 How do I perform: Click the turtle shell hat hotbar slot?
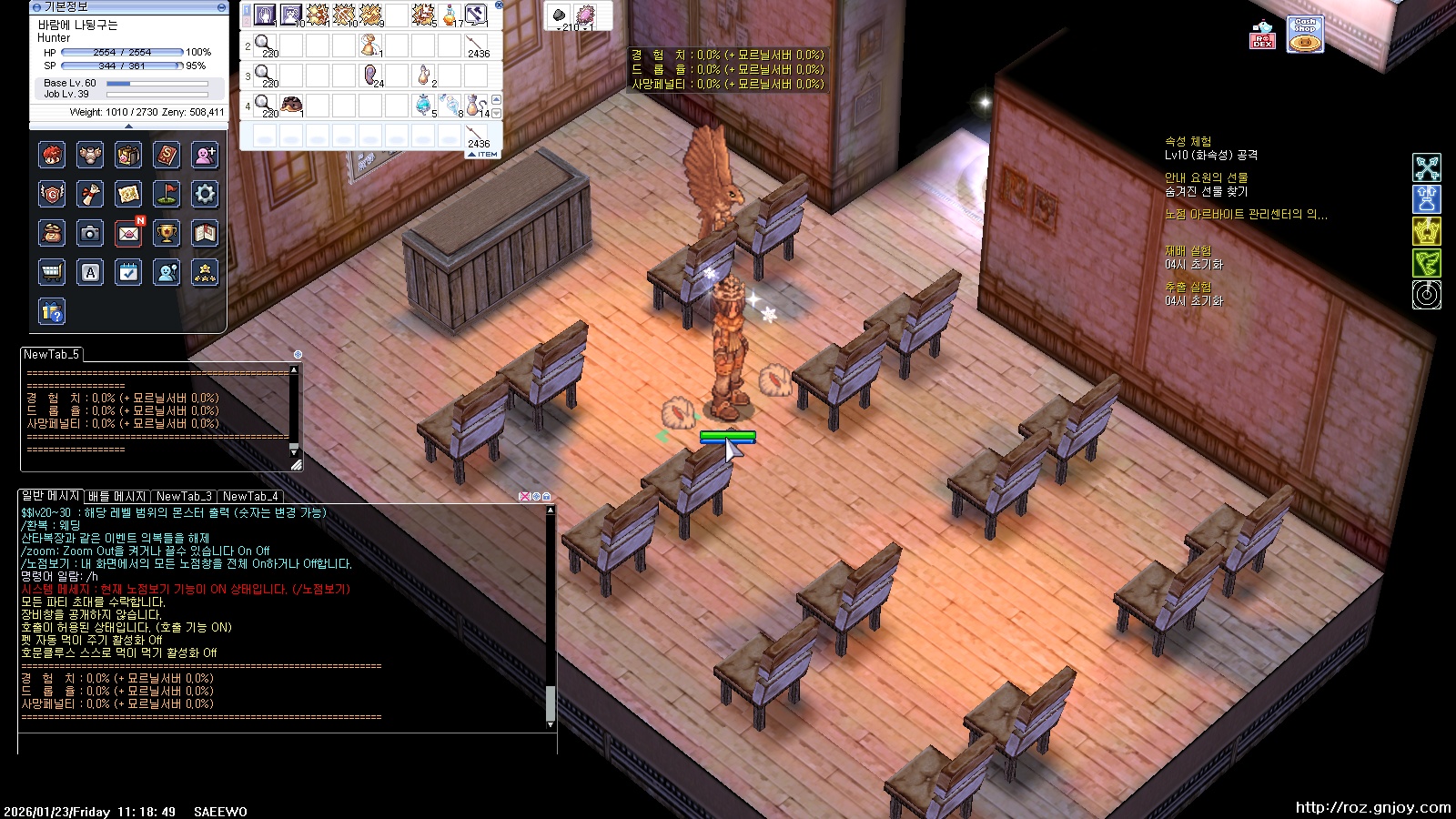tap(291, 106)
